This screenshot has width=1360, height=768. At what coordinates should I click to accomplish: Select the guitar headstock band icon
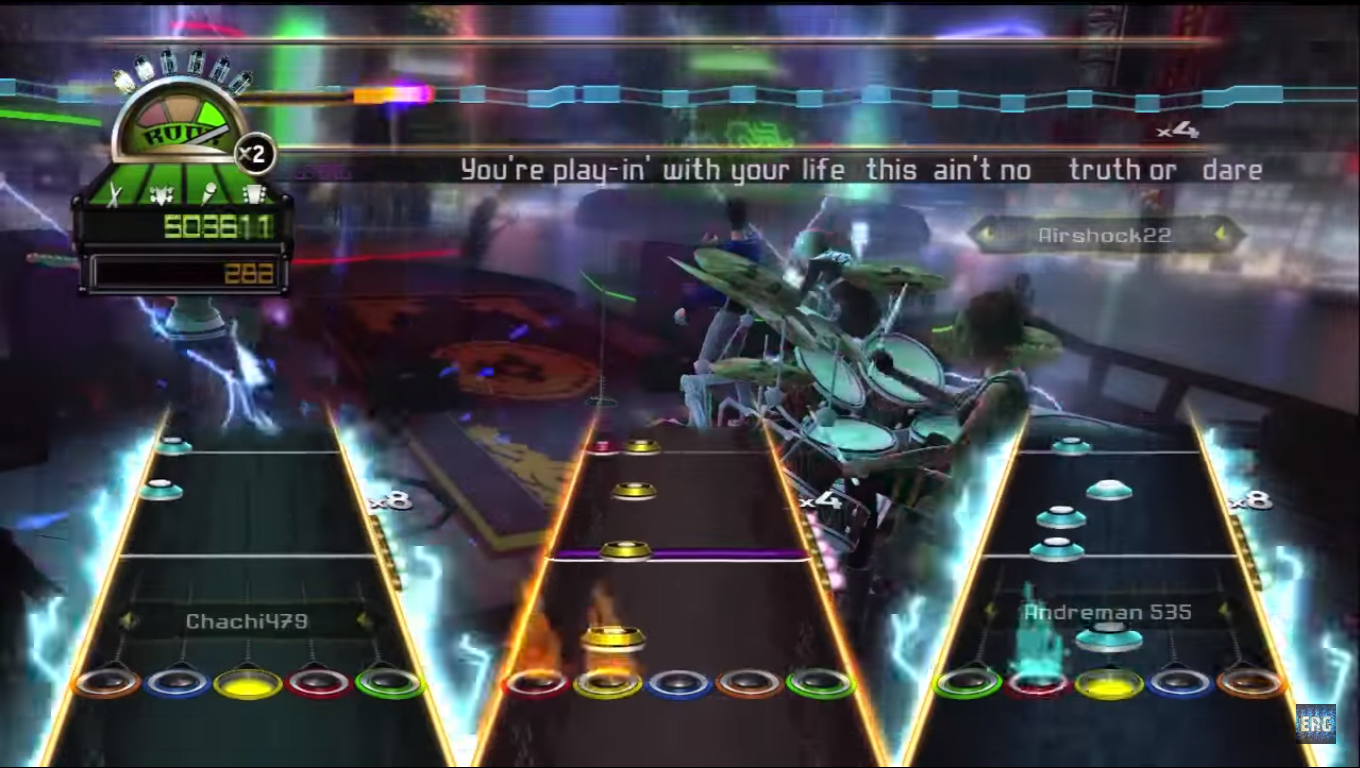tap(254, 195)
